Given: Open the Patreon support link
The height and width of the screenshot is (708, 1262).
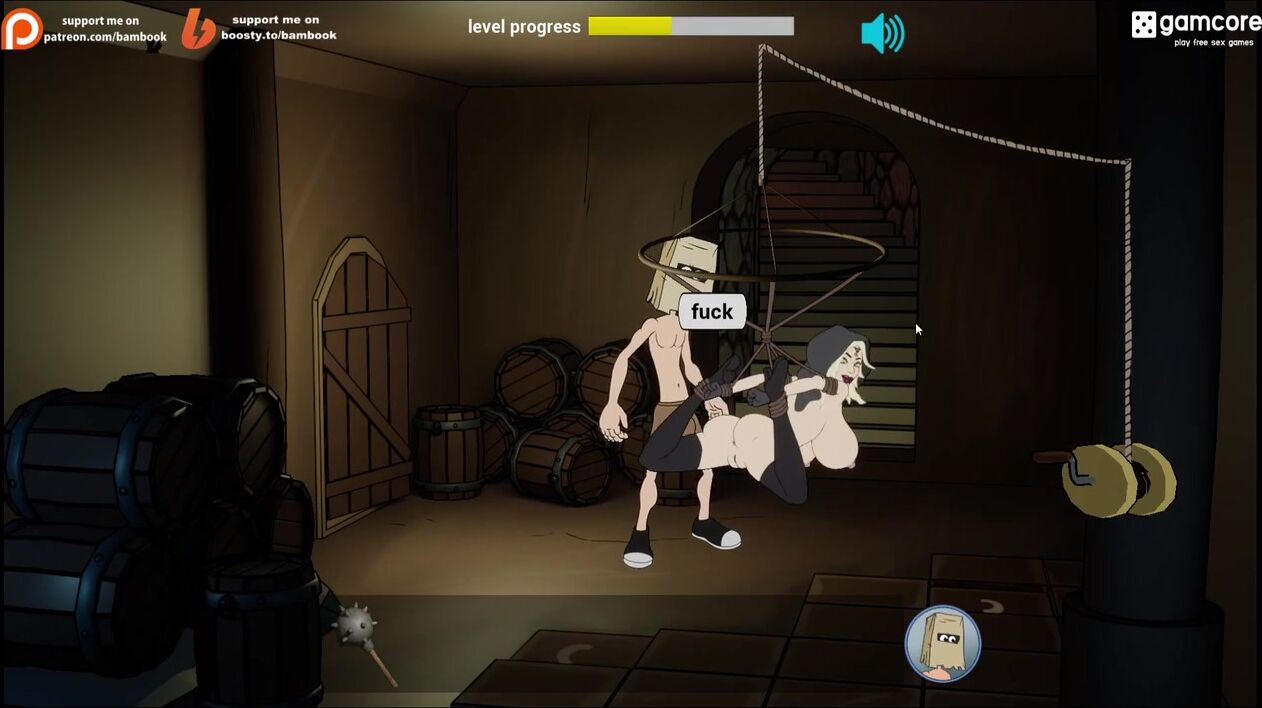Looking at the screenshot, I should pyautogui.click(x=84, y=29).
